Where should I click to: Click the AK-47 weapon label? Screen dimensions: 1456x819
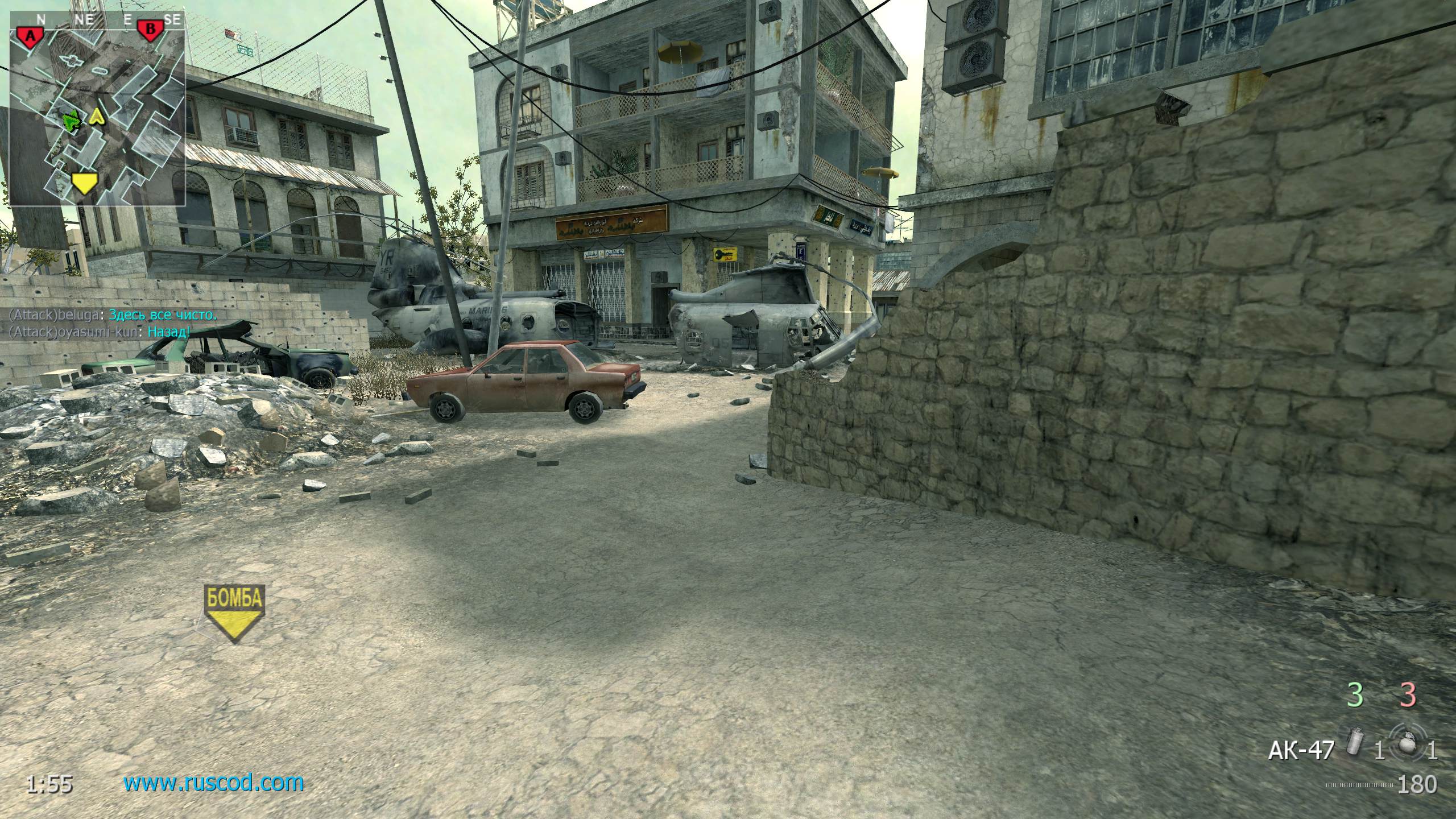[x=1301, y=751]
